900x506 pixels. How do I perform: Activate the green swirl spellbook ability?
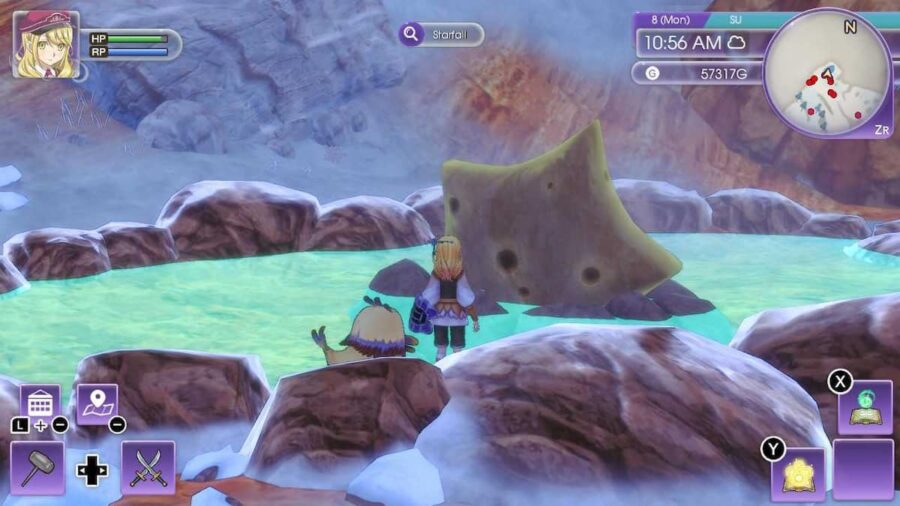tap(864, 407)
